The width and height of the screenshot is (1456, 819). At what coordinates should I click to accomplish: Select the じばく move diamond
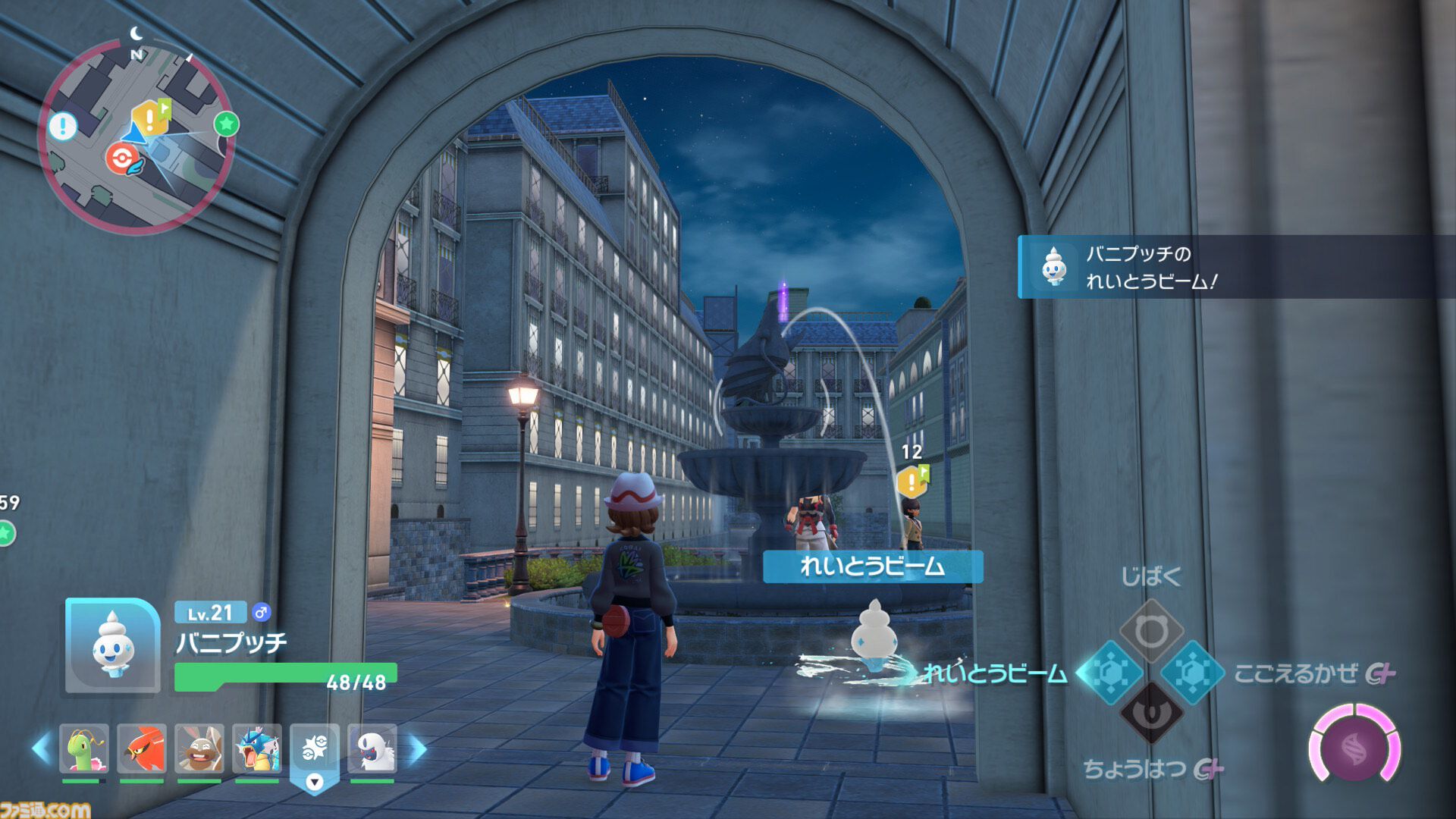(x=1151, y=631)
